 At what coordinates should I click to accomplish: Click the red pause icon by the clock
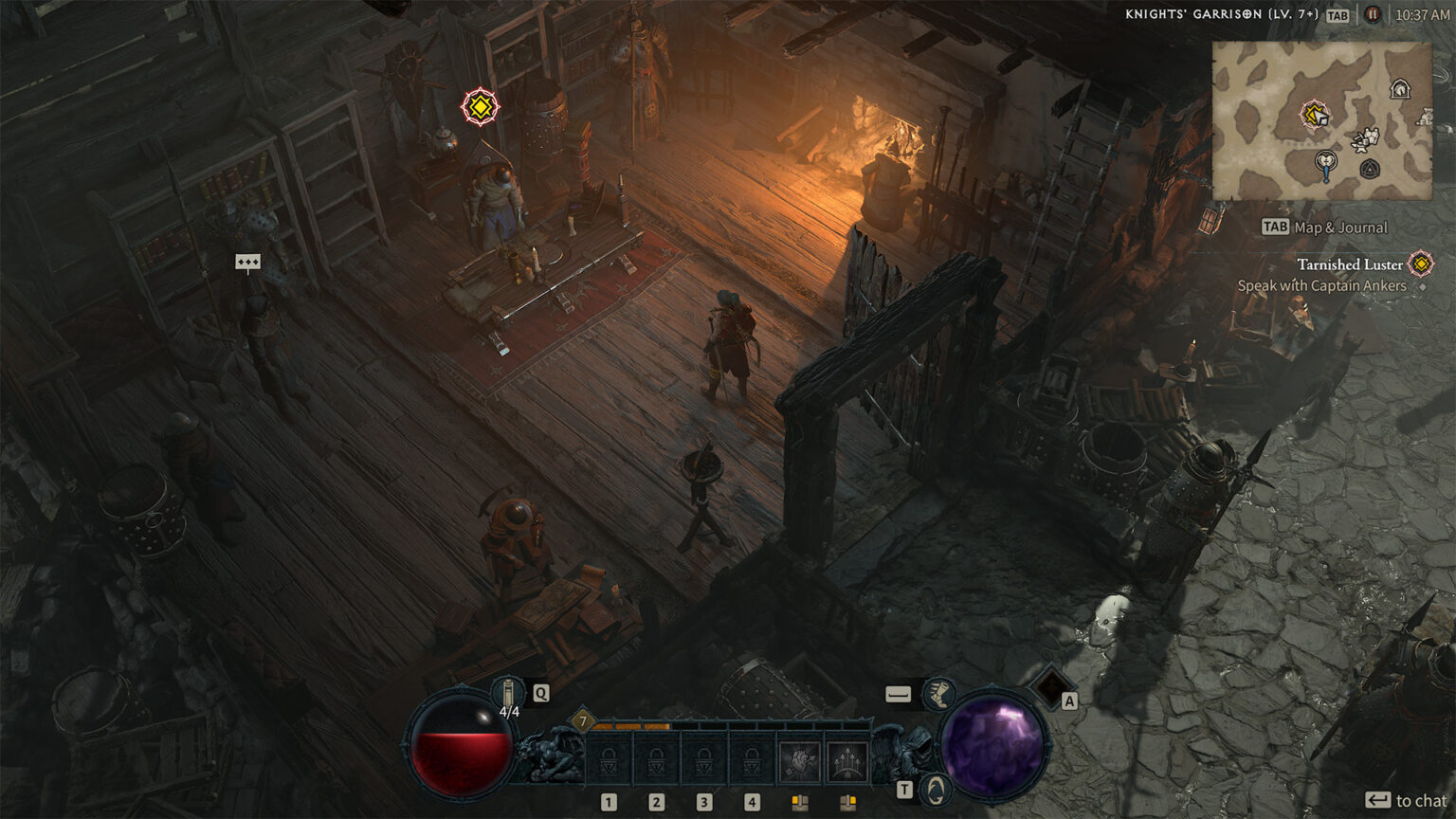click(x=1372, y=15)
